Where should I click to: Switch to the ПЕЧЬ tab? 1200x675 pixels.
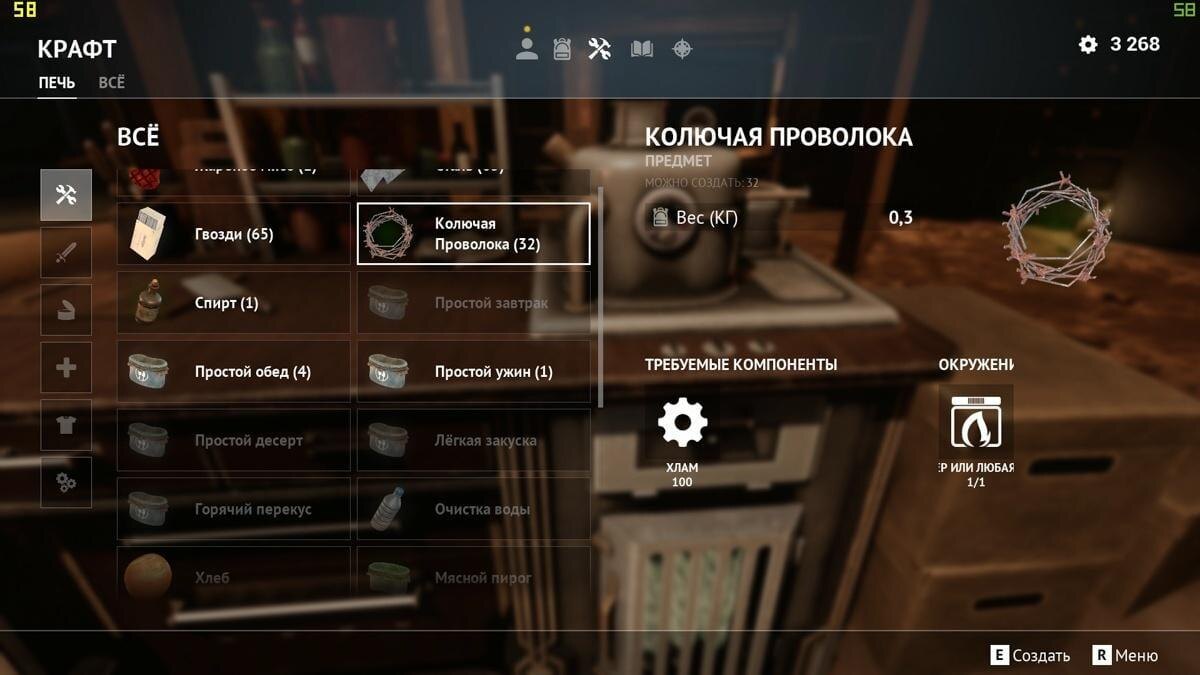(57, 83)
